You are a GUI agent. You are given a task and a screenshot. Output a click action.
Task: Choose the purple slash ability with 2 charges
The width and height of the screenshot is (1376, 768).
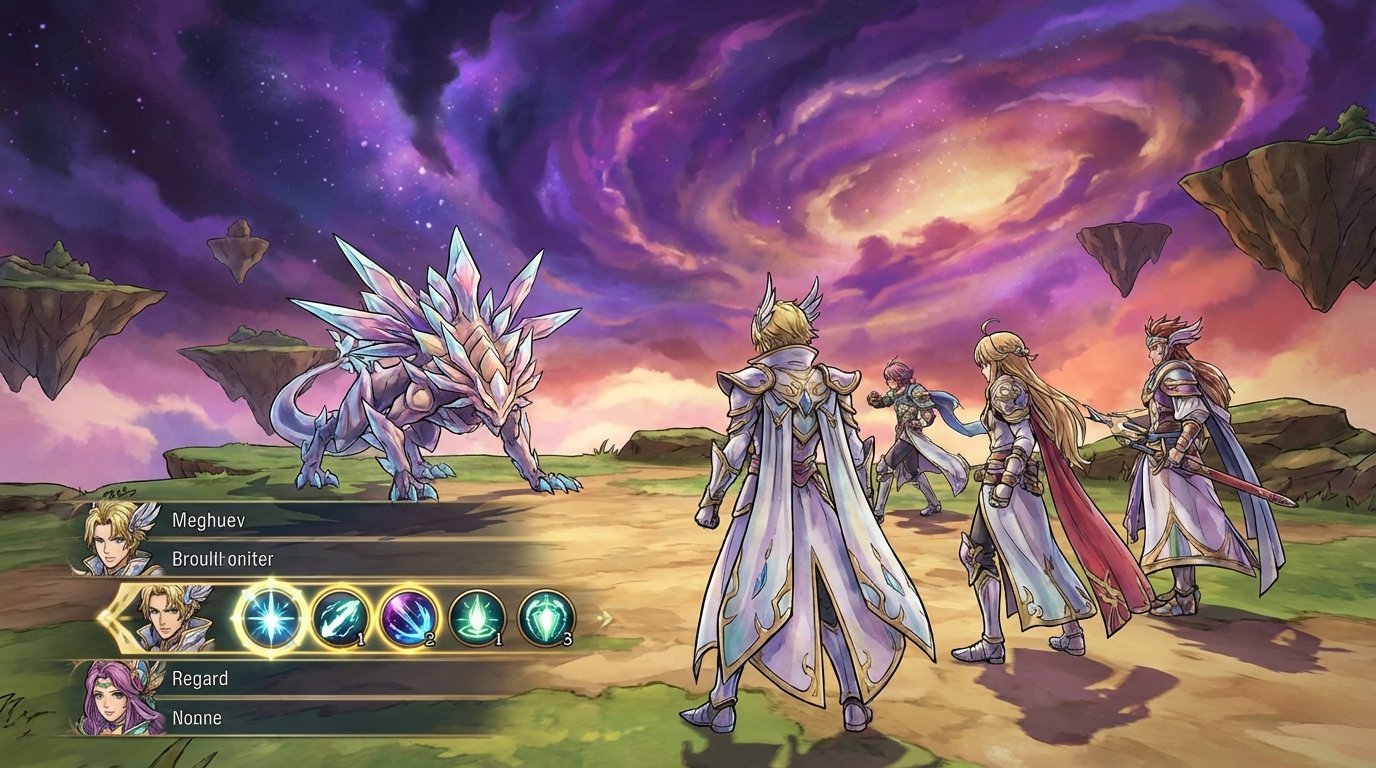click(x=407, y=620)
